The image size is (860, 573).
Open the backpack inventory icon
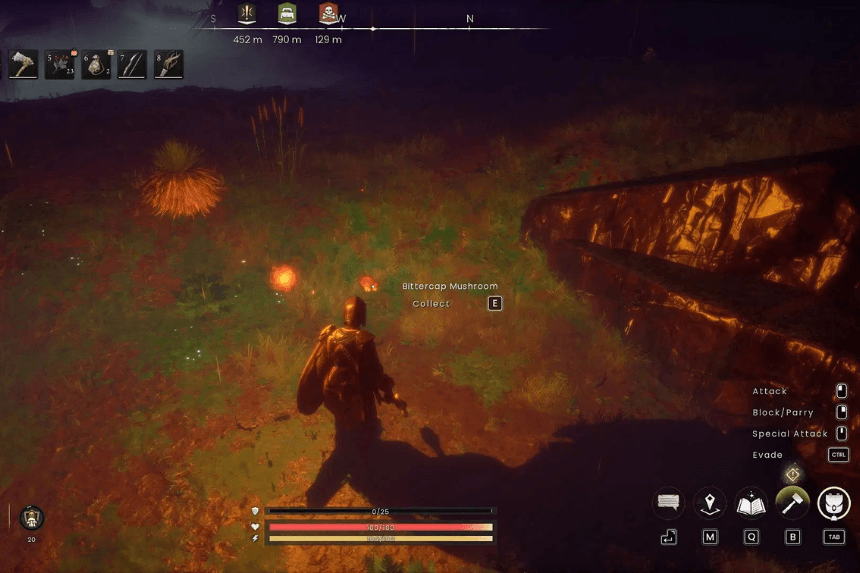[x=834, y=503]
